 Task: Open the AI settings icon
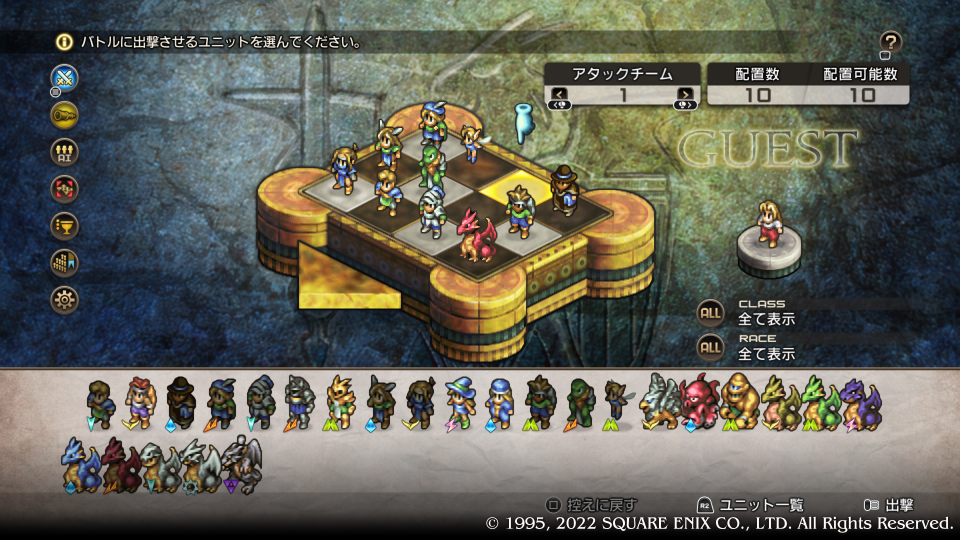coord(65,151)
